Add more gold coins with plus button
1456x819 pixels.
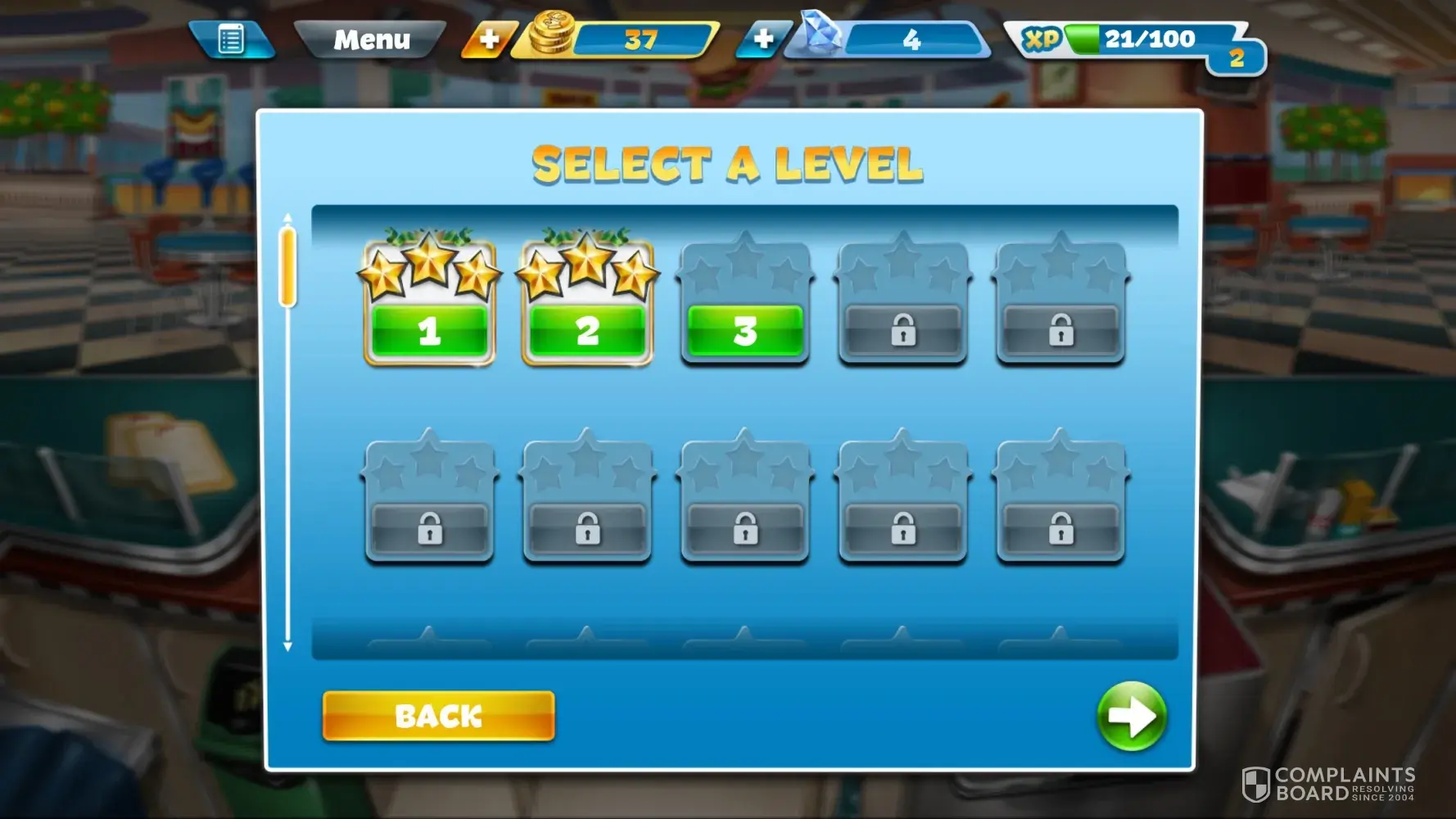(489, 39)
